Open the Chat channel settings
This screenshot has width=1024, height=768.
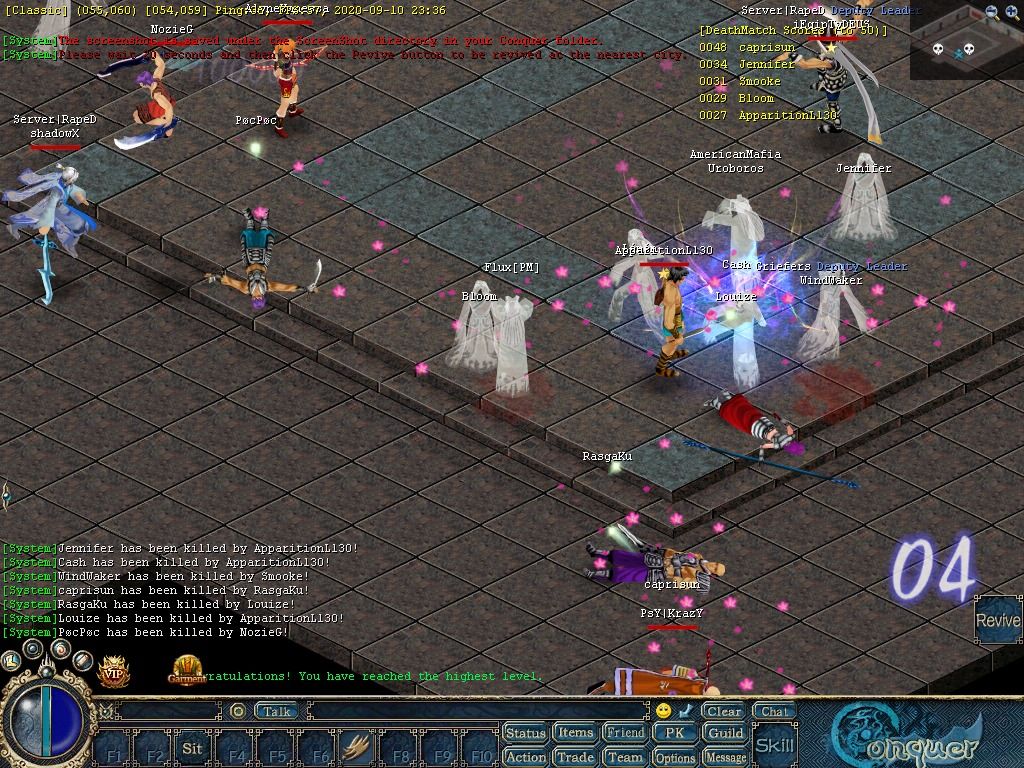[x=773, y=711]
